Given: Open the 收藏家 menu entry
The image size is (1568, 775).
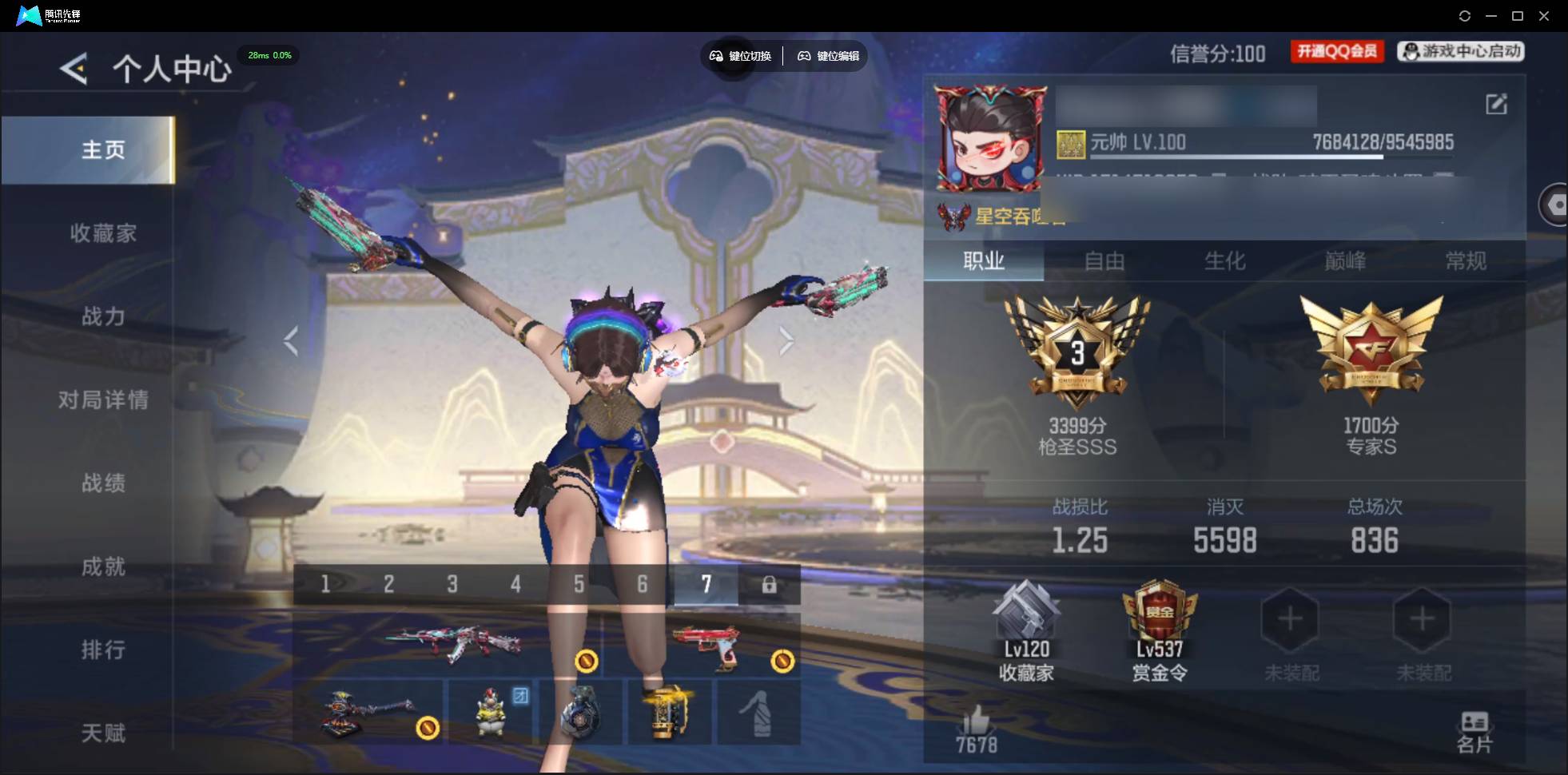Looking at the screenshot, I should [x=103, y=233].
